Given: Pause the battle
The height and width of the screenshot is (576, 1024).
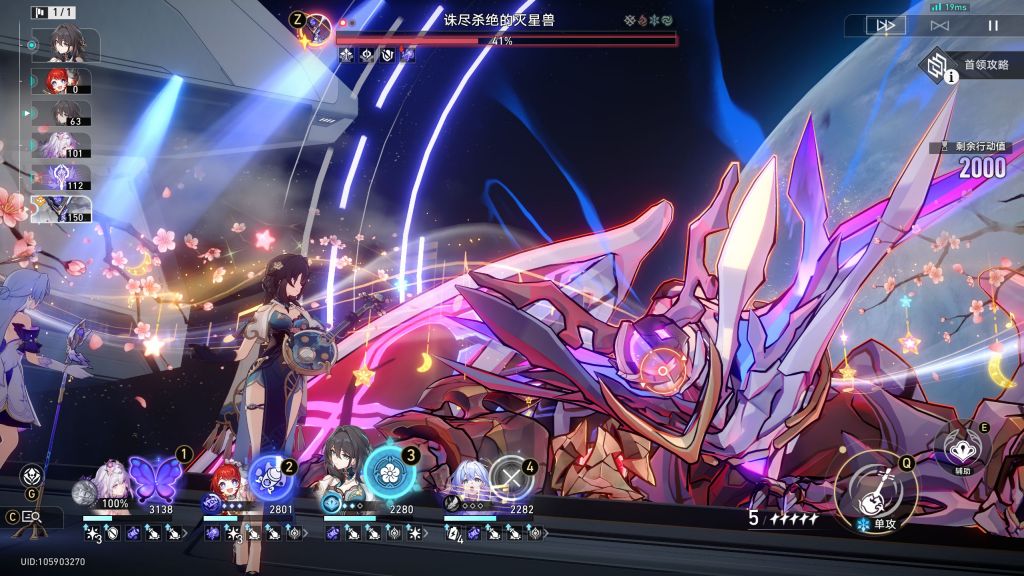Looking at the screenshot, I should click(993, 26).
